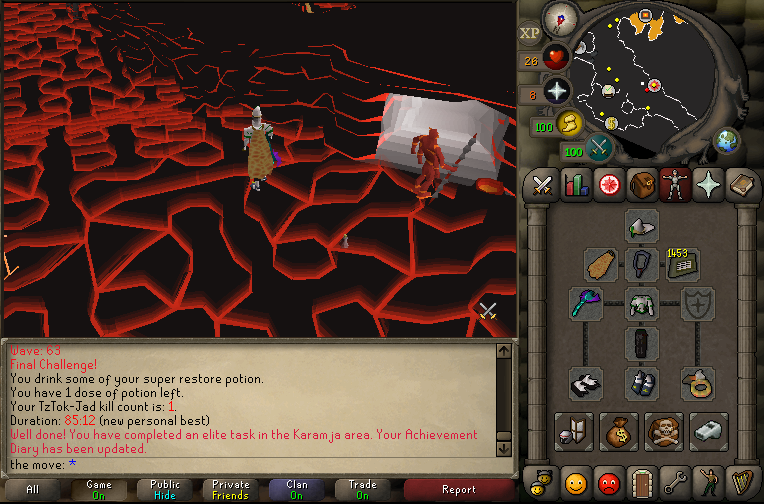Image resolution: width=764 pixels, height=504 pixels.
Task: Select the Game chat filter tab
Action: (x=99, y=489)
